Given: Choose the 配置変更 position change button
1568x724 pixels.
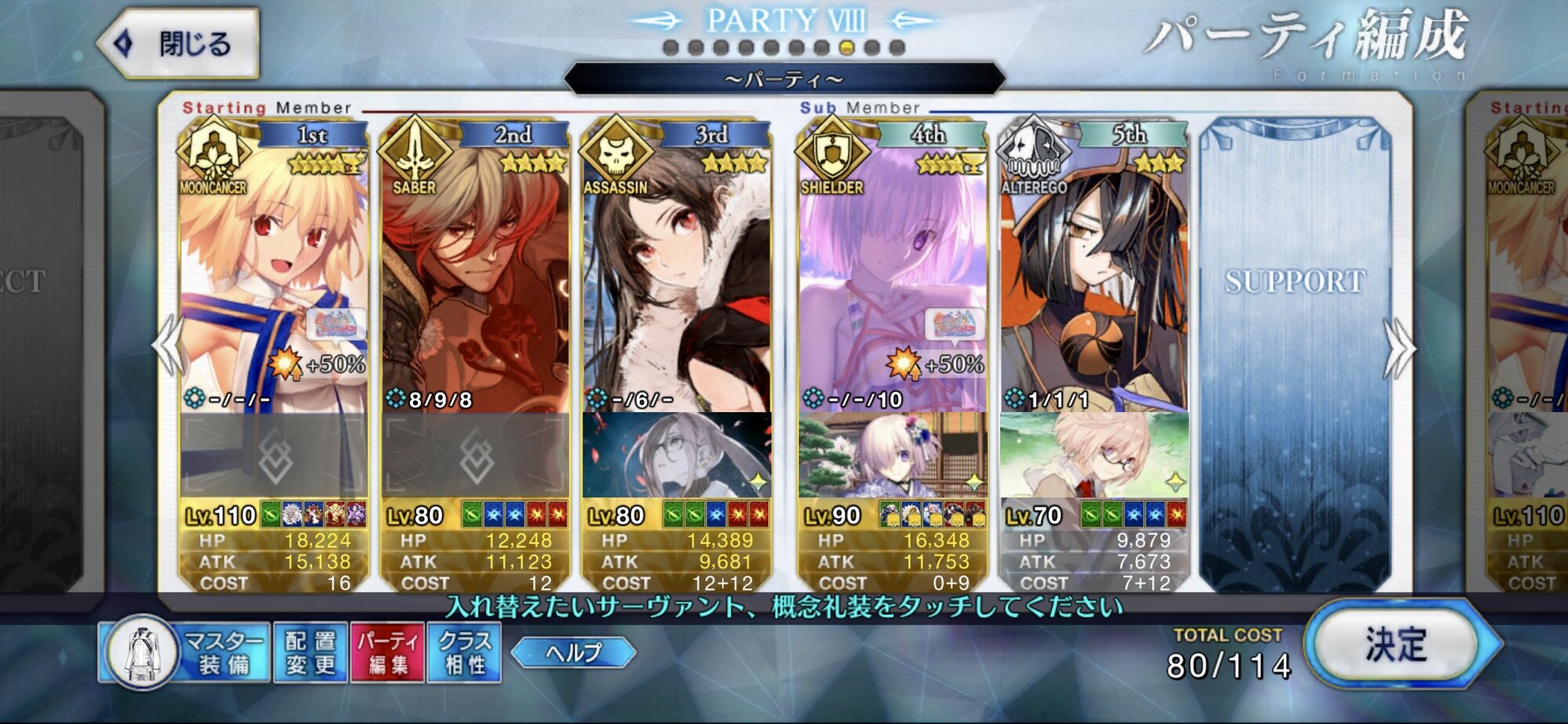Looking at the screenshot, I should point(310,653).
